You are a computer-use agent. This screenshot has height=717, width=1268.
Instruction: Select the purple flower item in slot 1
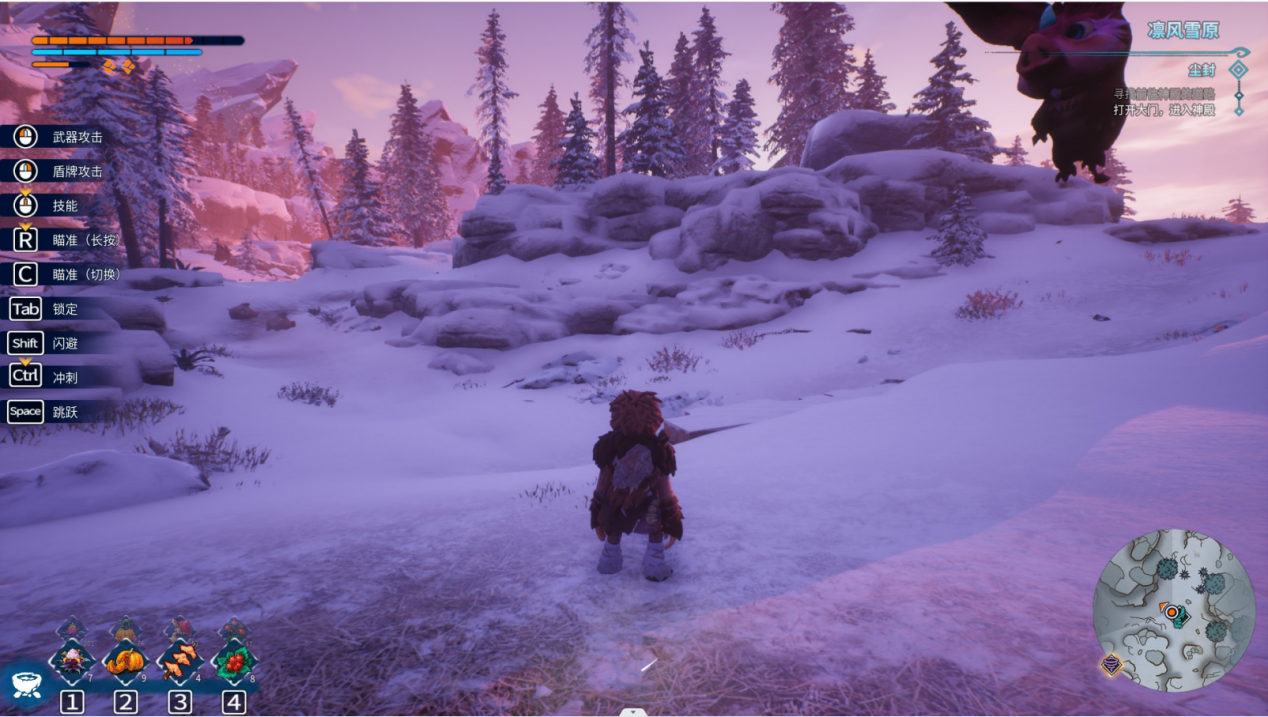click(72, 660)
